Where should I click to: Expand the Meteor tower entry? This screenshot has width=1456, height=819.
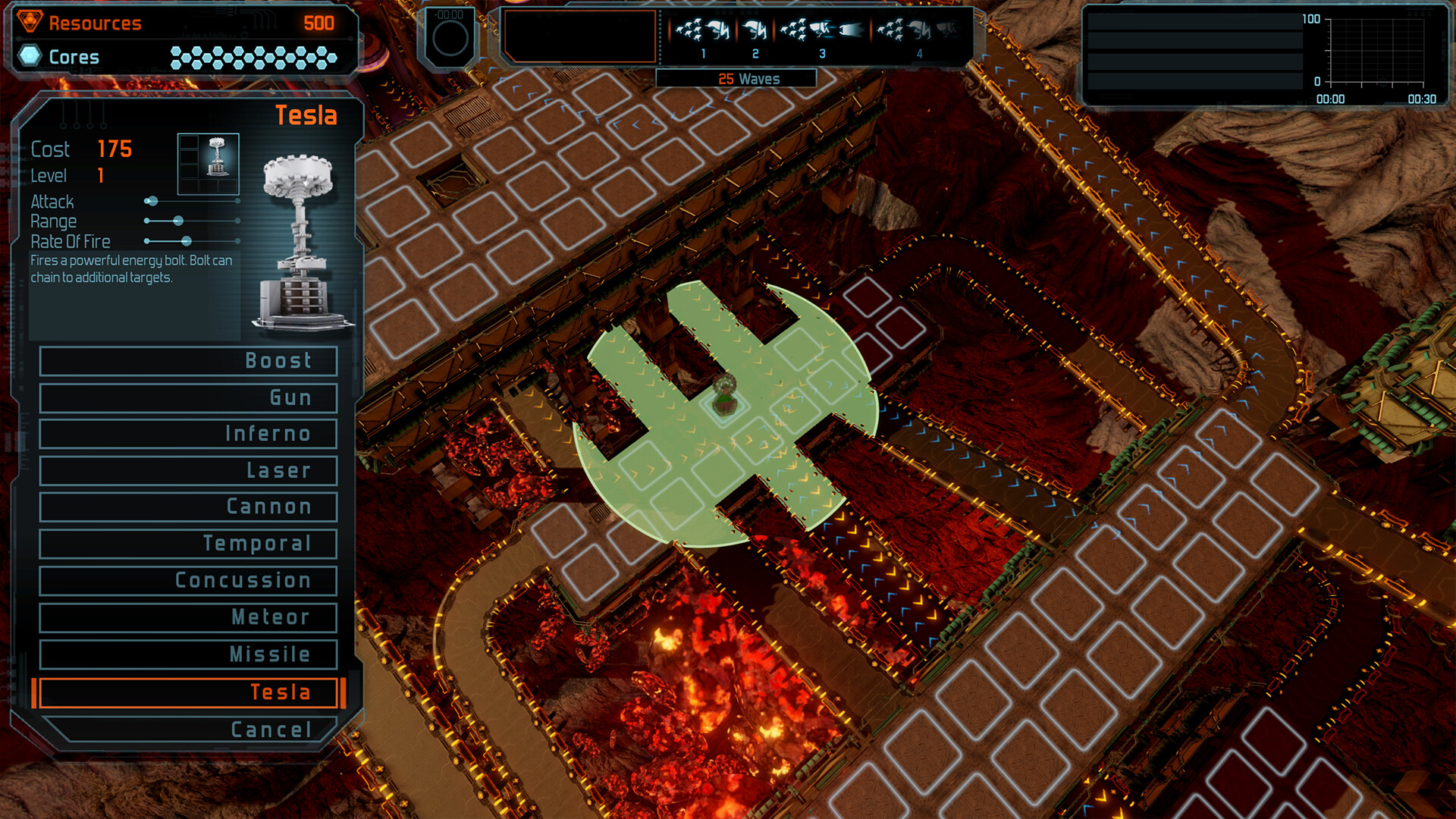pyautogui.click(x=187, y=617)
